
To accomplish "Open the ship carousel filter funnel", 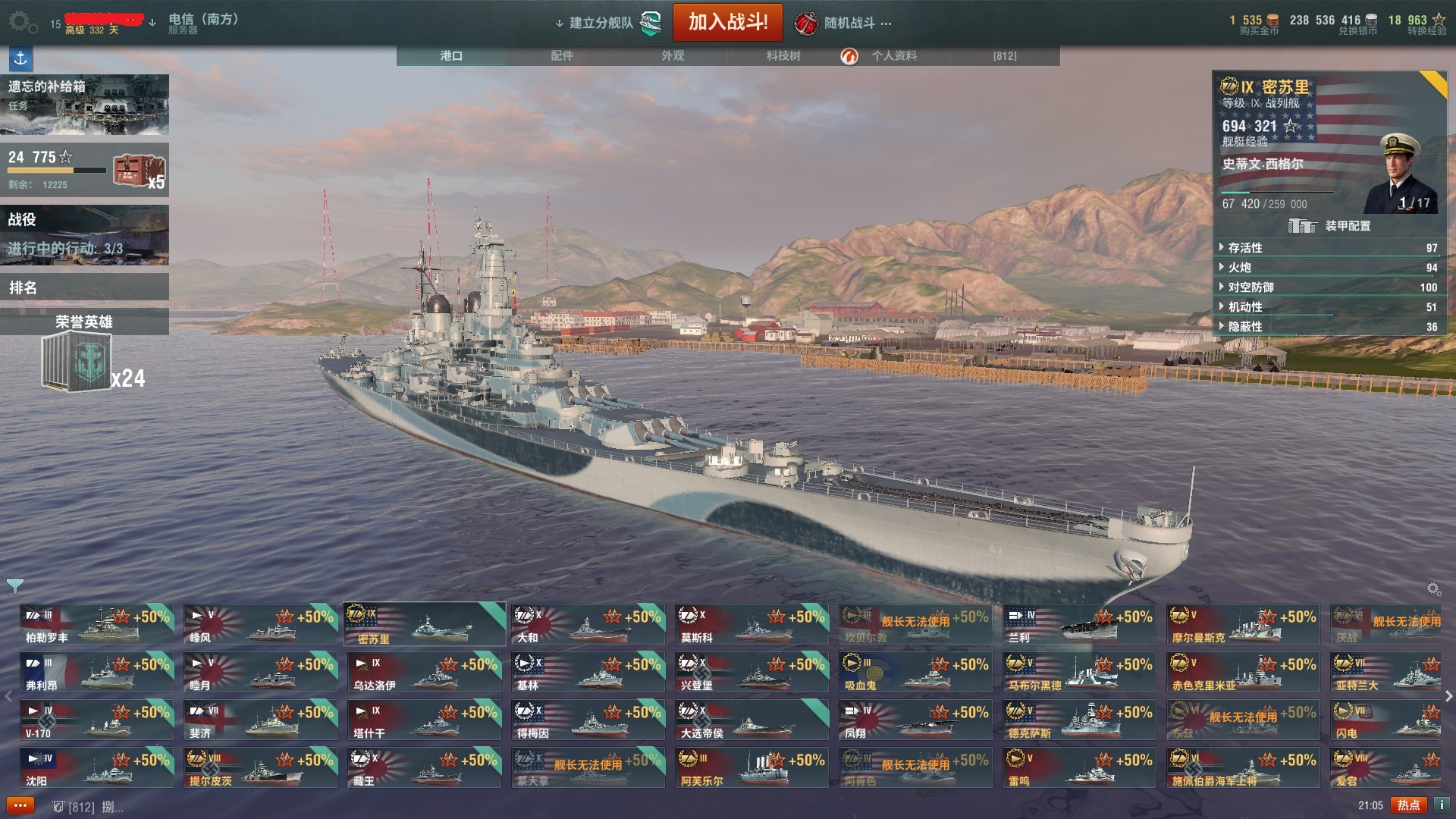I will [14, 586].
